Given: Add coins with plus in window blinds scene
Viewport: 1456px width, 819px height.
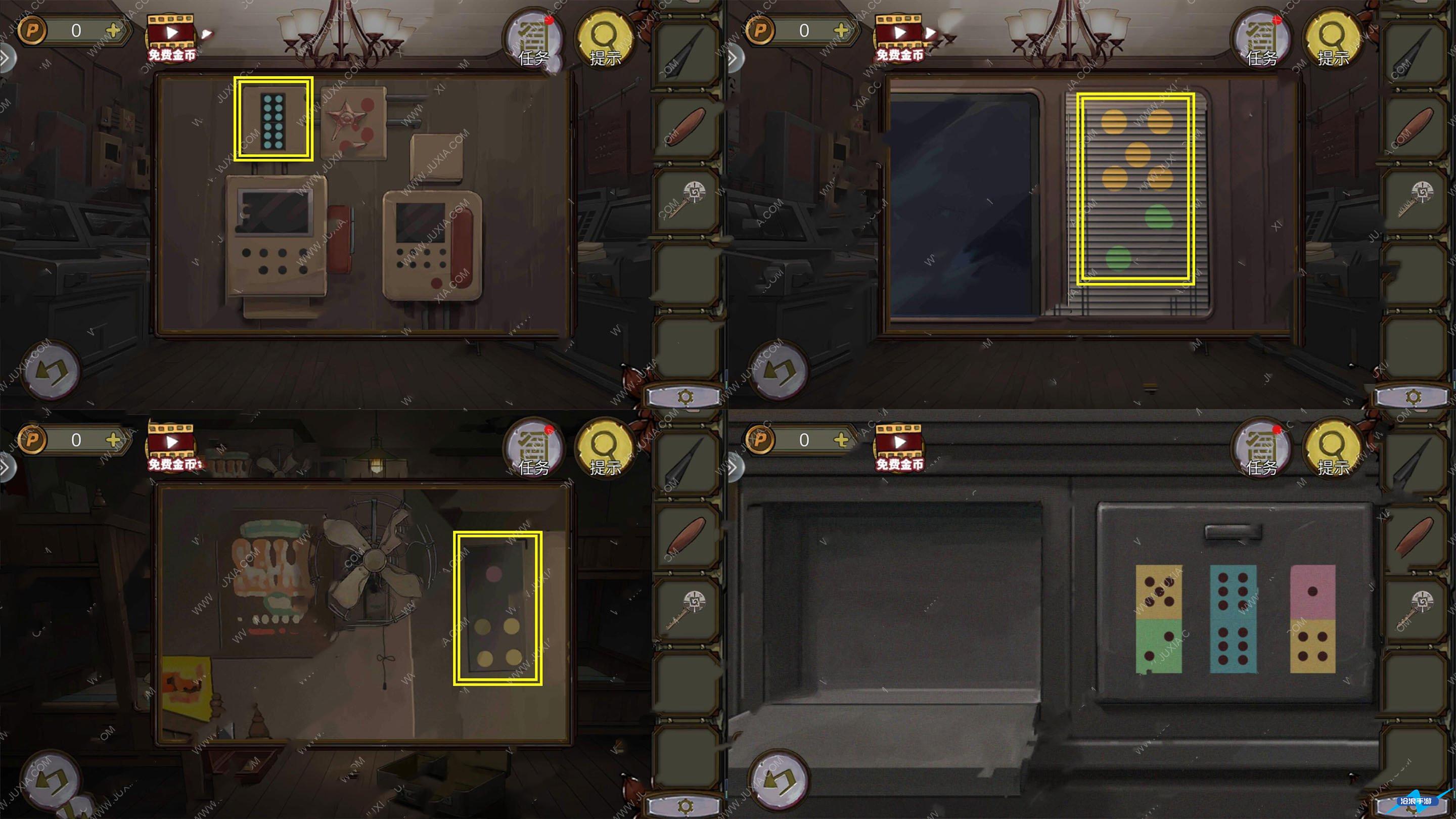Looking at the screenshot, I should click(841, 30).
